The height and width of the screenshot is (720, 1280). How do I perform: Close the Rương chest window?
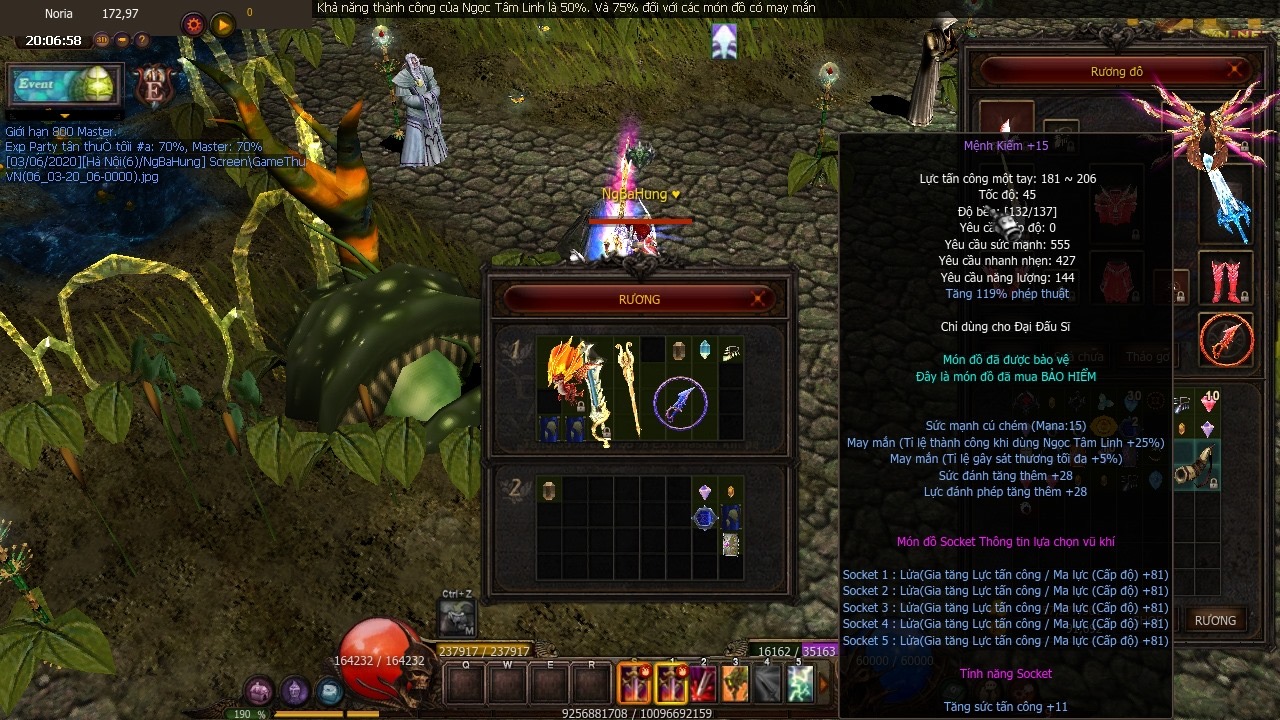pyautogui.click(x=759, y=299)
